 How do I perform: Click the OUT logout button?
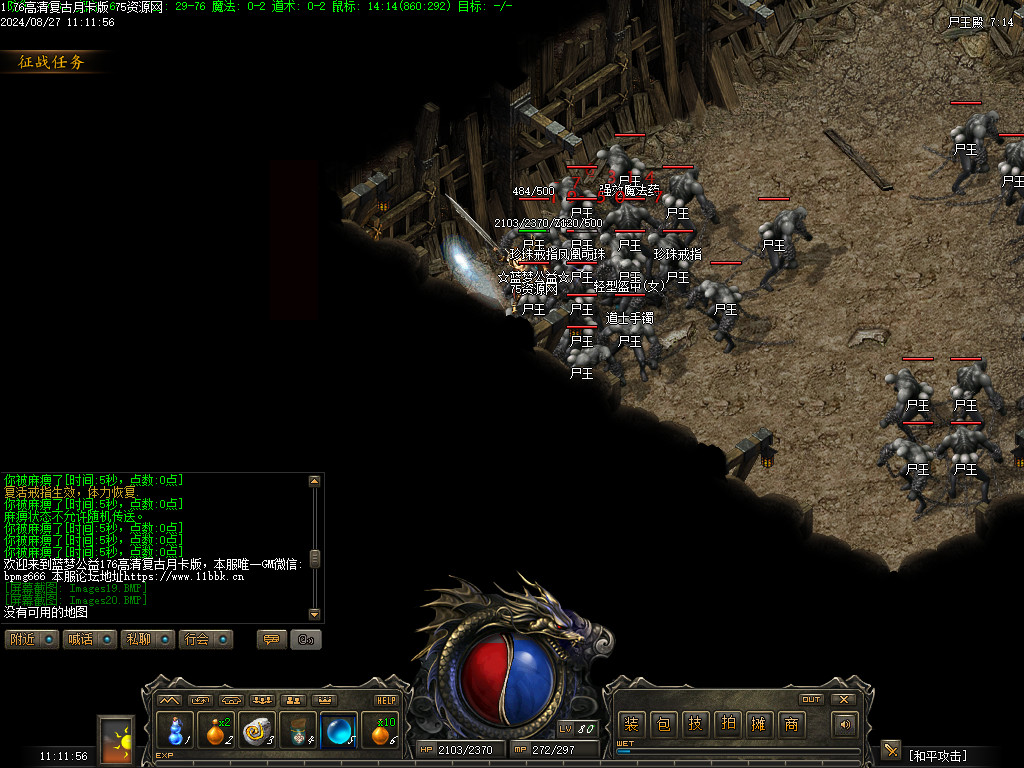[811, 699]
